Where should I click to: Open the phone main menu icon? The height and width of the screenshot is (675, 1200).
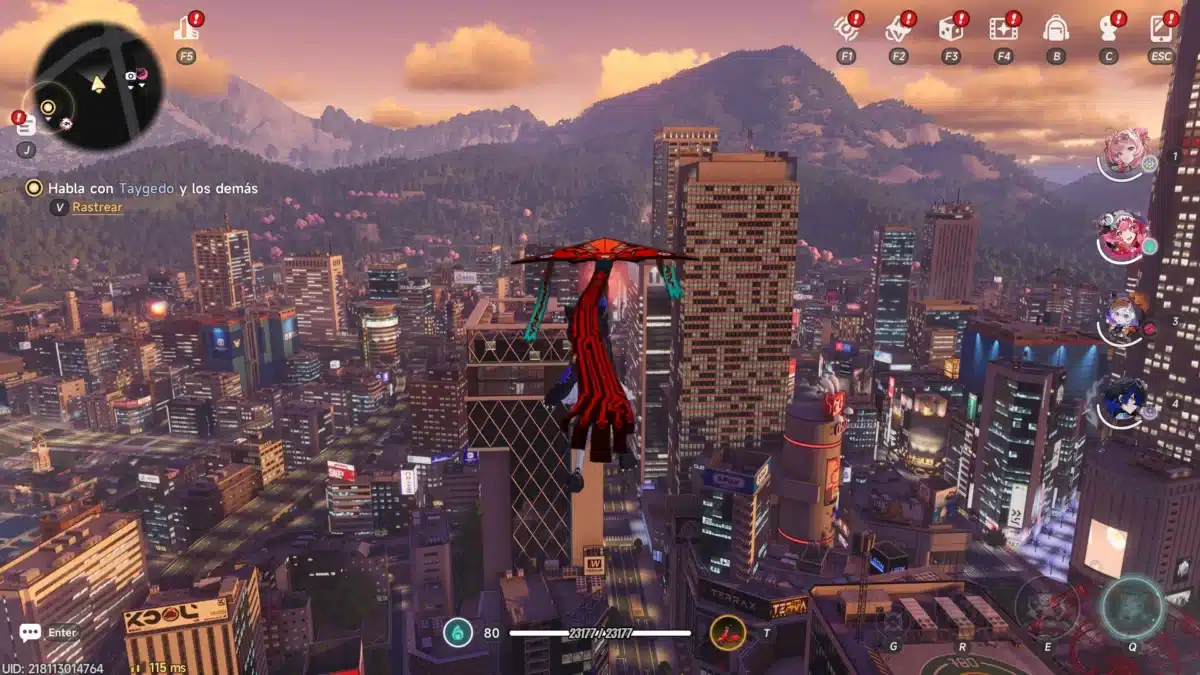click(1160, 29)
